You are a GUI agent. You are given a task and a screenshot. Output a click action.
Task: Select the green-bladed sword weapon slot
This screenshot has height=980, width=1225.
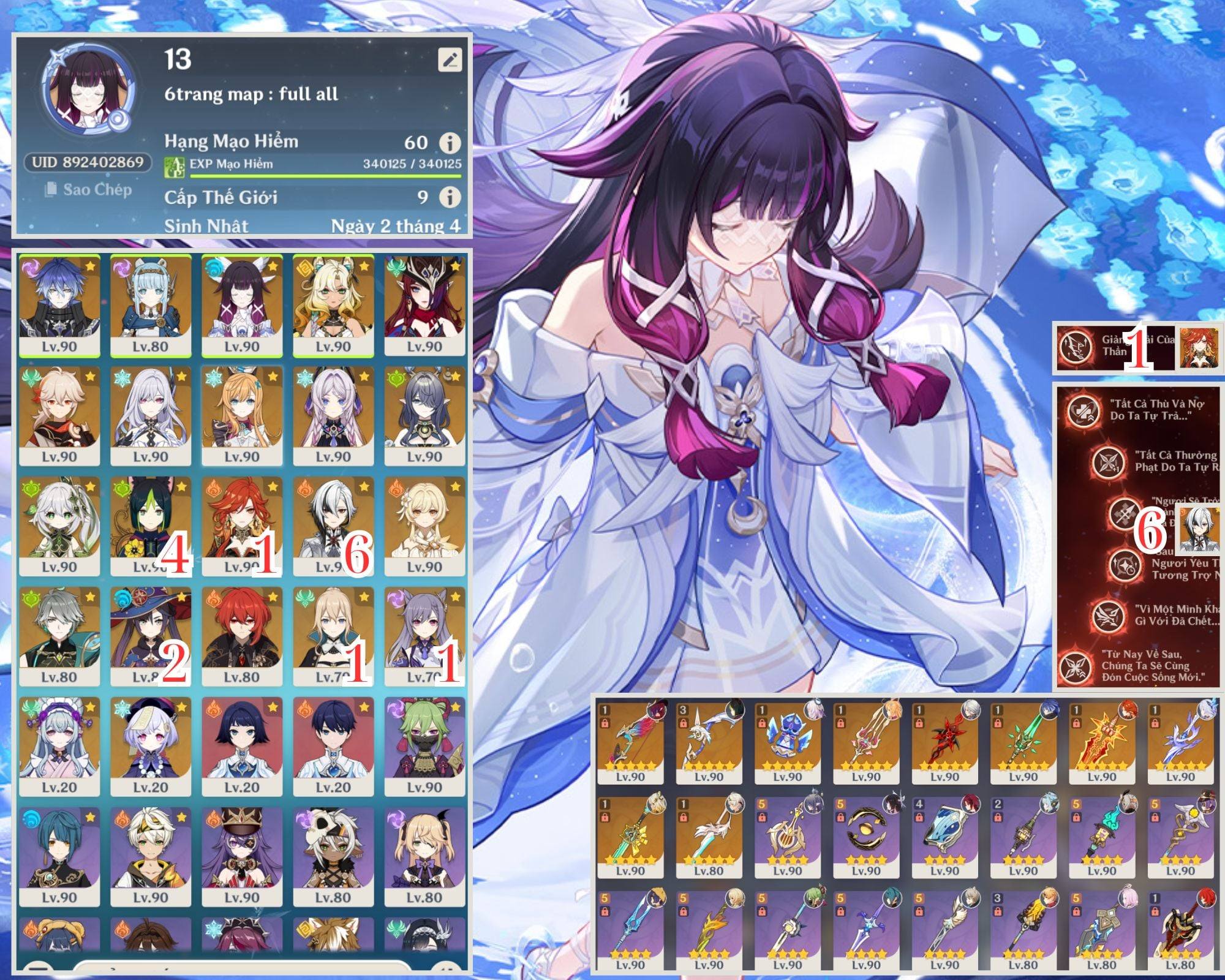1023,741
